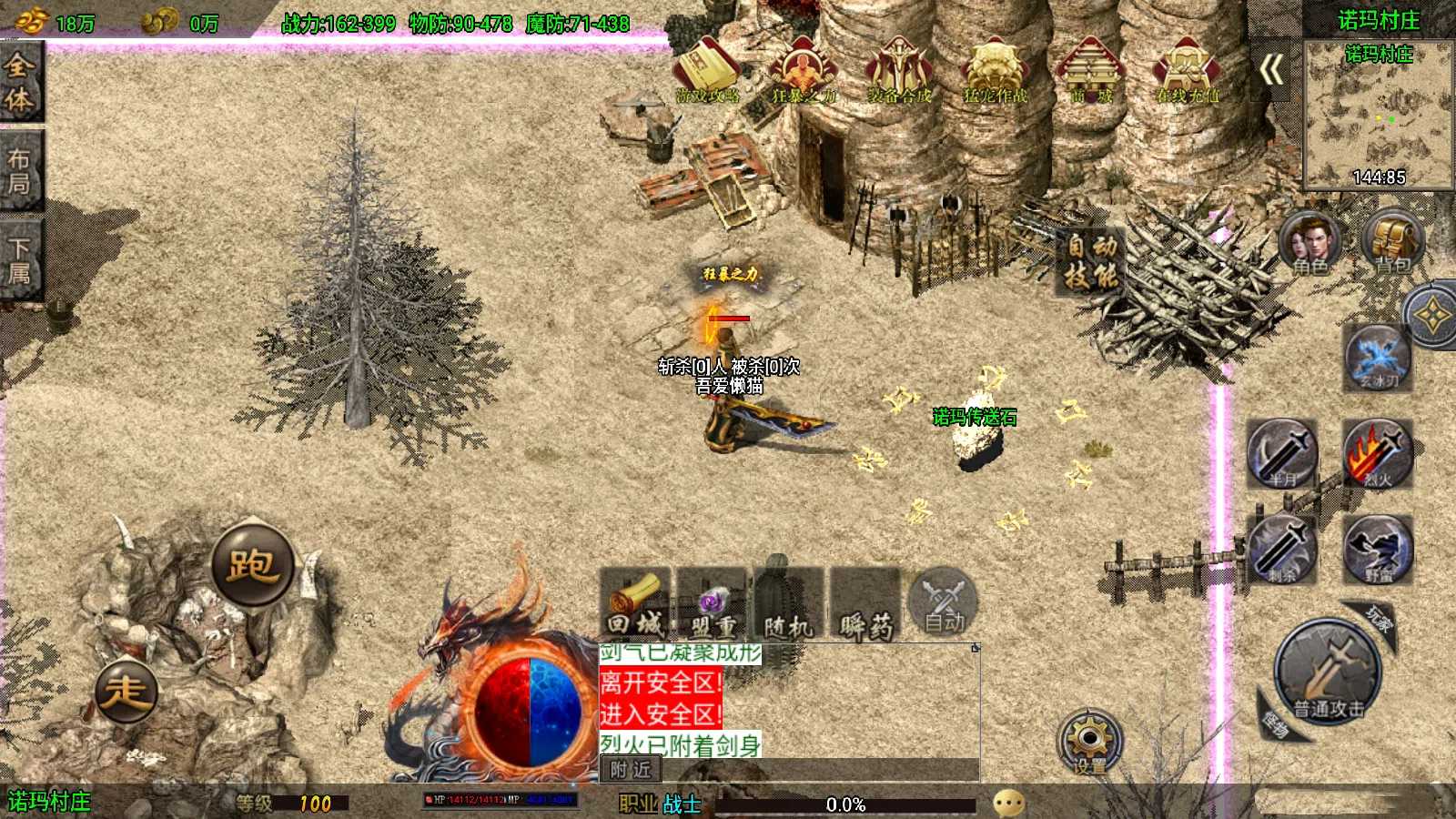1456x819 pixels.
Task: Toggle 自动 auto-combat crossed swords button
Action: (x=944, y=602)
